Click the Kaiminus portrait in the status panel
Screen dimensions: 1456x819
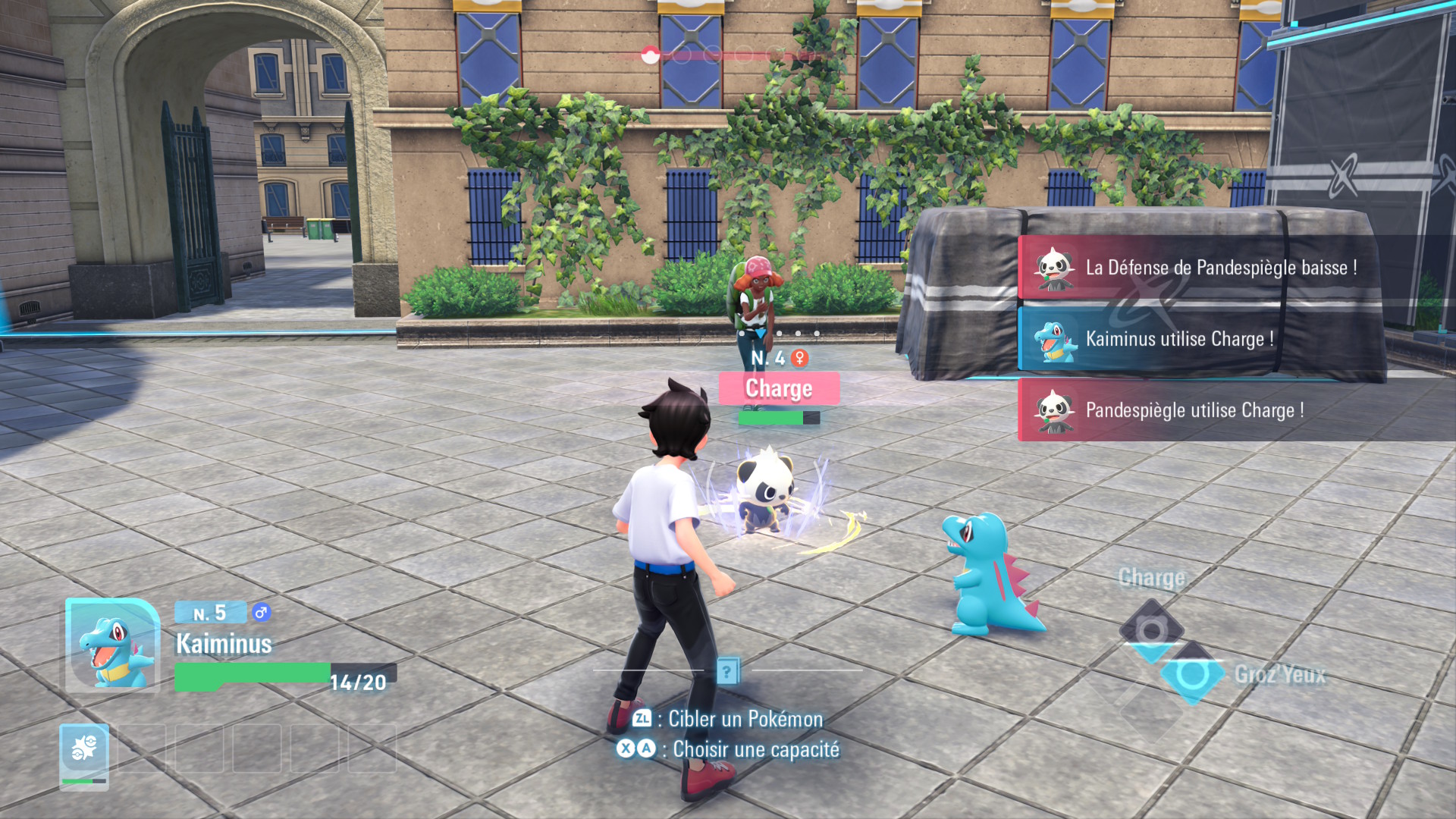tap(112, 645)
